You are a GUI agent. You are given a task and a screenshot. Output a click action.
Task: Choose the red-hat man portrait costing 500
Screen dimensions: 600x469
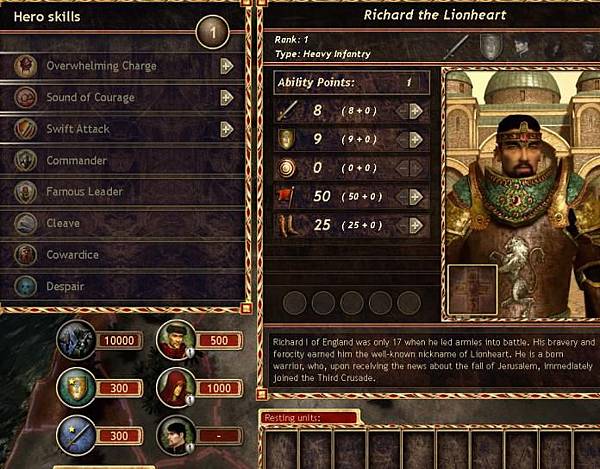click(x=176, y=340)
